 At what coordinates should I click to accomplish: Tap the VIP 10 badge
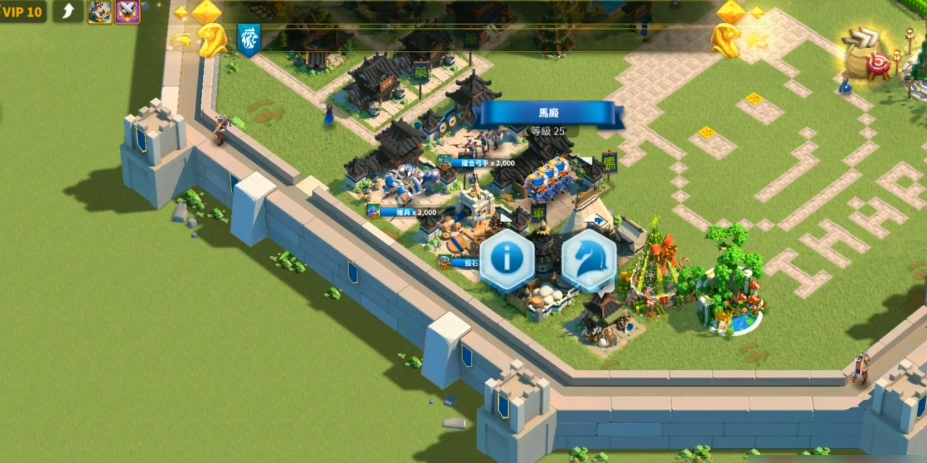coord(23,12)
